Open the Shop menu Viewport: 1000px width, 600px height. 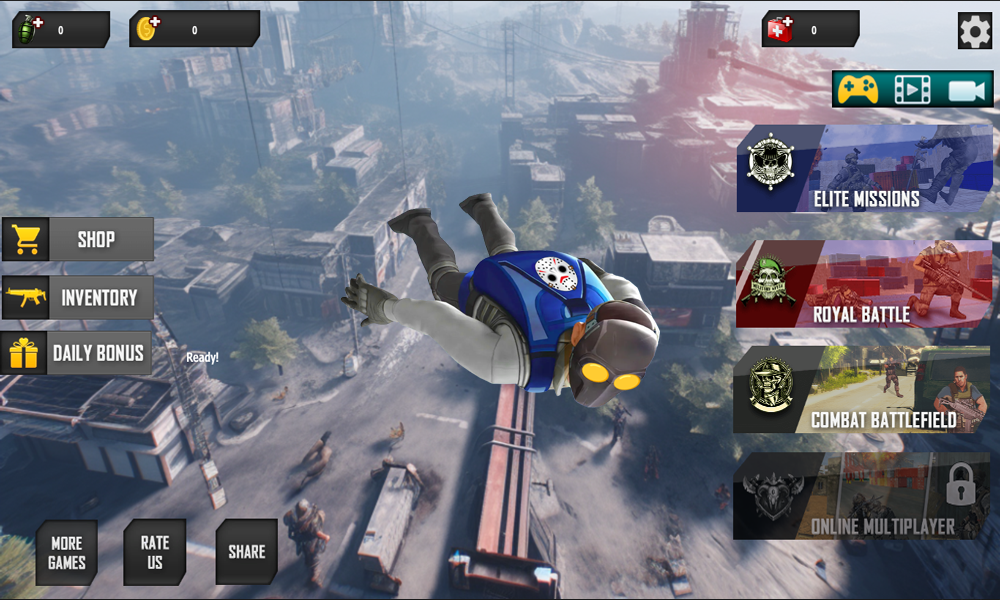(x=78, y=240)
